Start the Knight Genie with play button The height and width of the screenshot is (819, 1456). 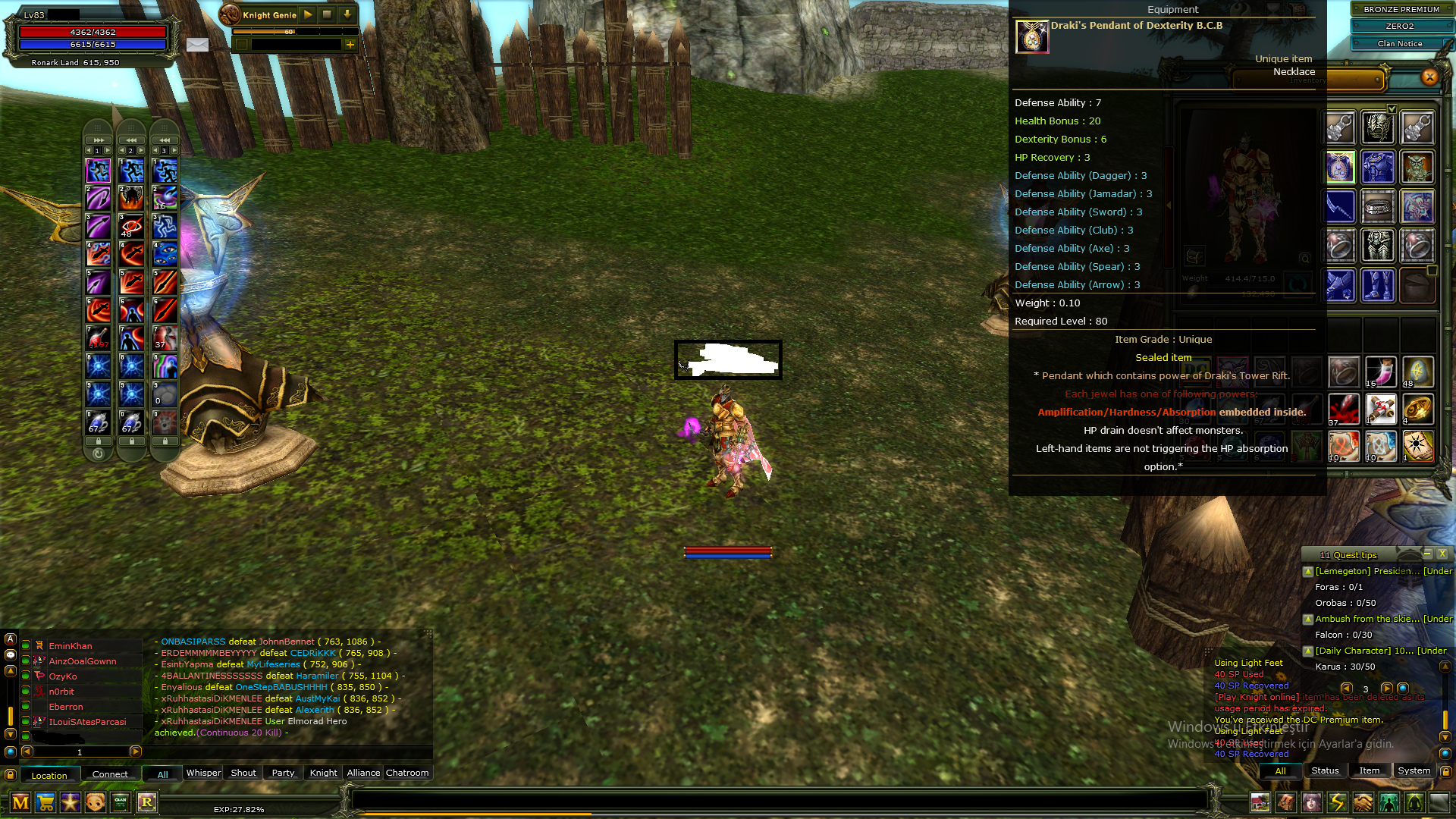pyautogui.click(x=308, y=14)
